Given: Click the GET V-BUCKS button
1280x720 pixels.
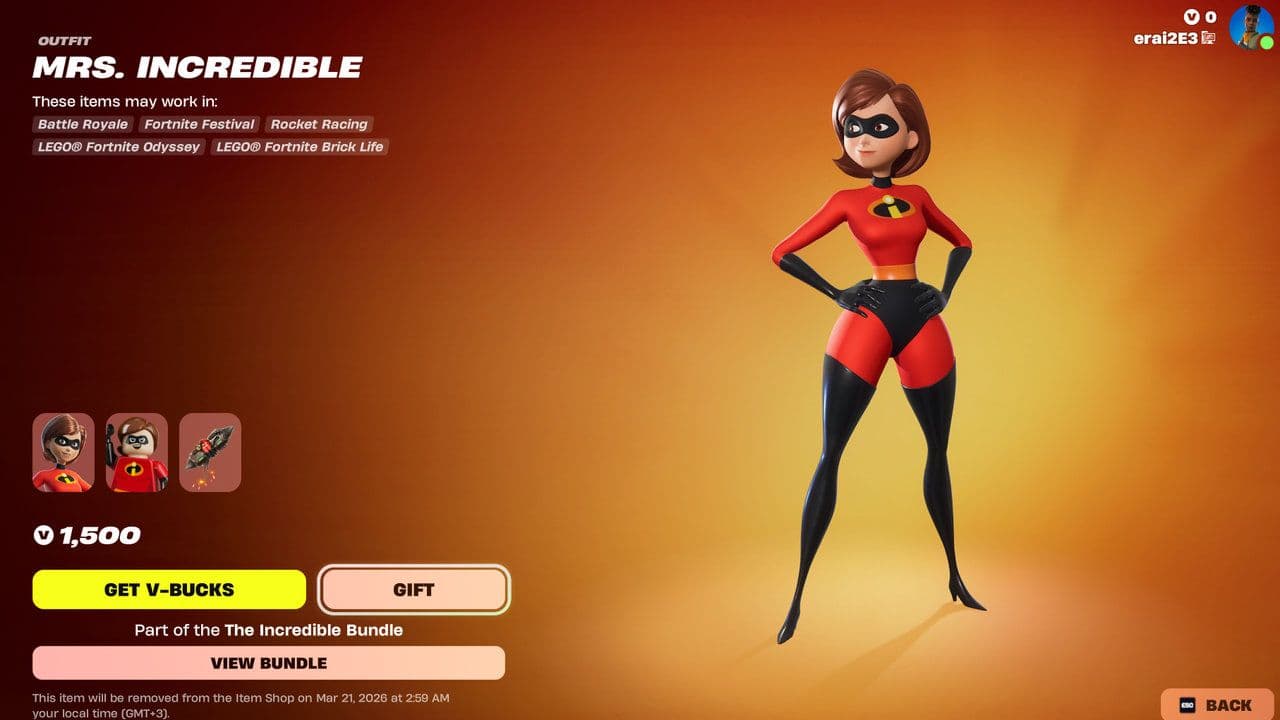Looking at the screenshot, I should click(170, 590).
